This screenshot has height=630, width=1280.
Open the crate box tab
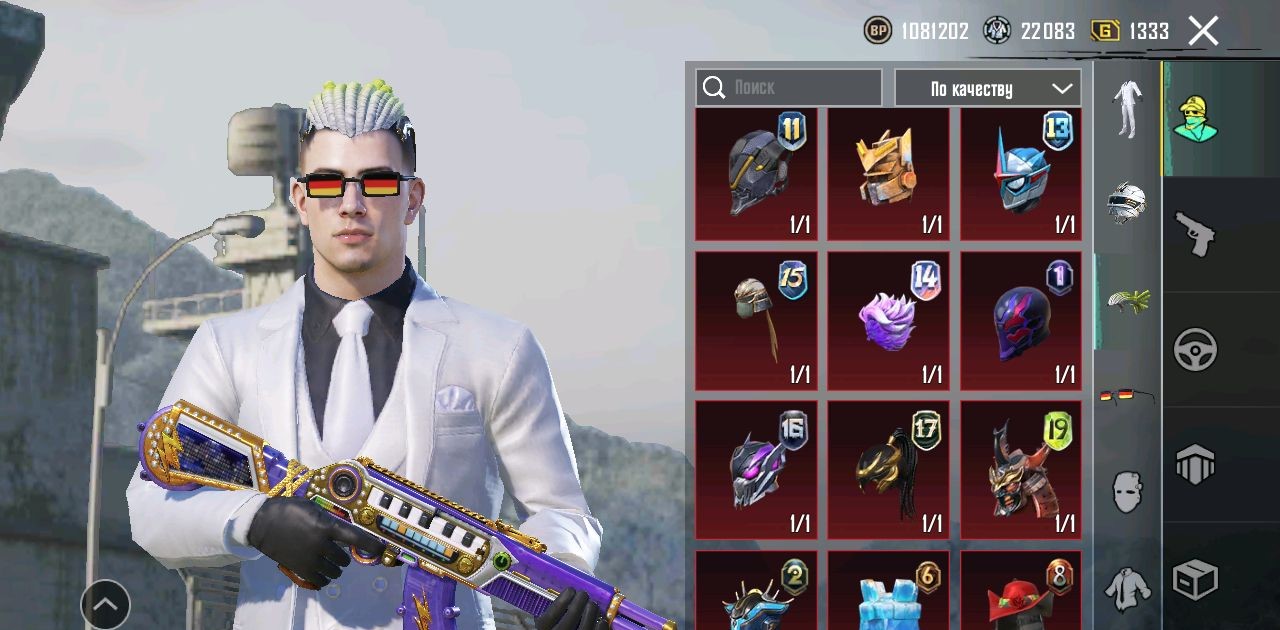click(x=1195, y=579)
